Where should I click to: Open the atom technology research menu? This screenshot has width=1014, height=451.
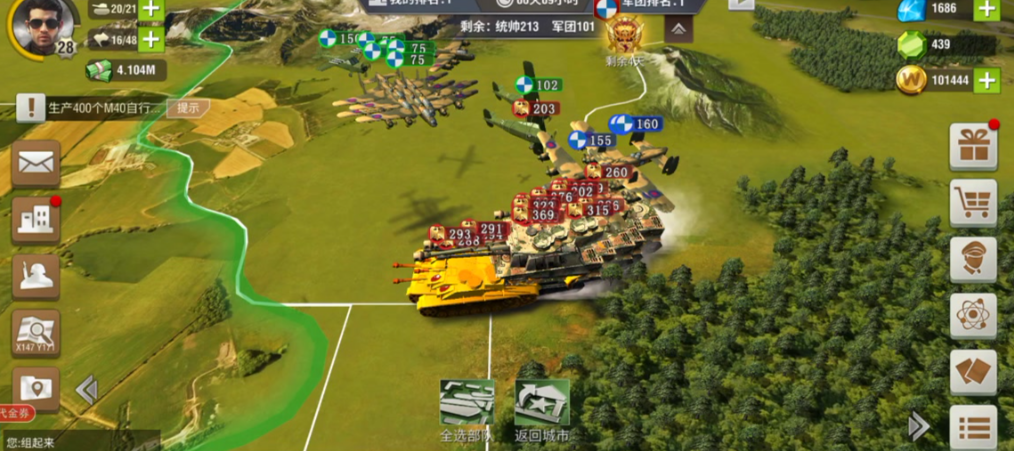(x=972, y=315)
